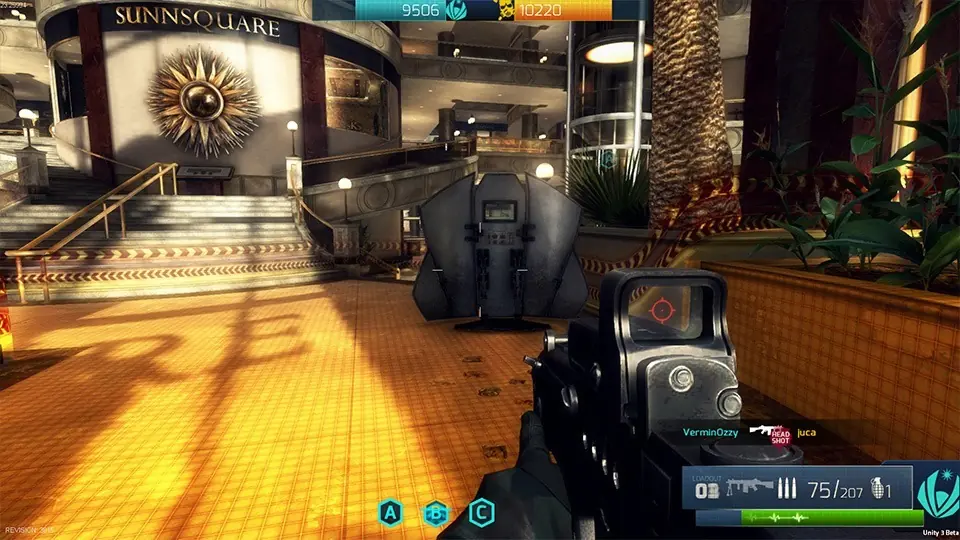Select capture point B hexagon
Viewport: 960px width, 540px height.
(x=435, y=514)
